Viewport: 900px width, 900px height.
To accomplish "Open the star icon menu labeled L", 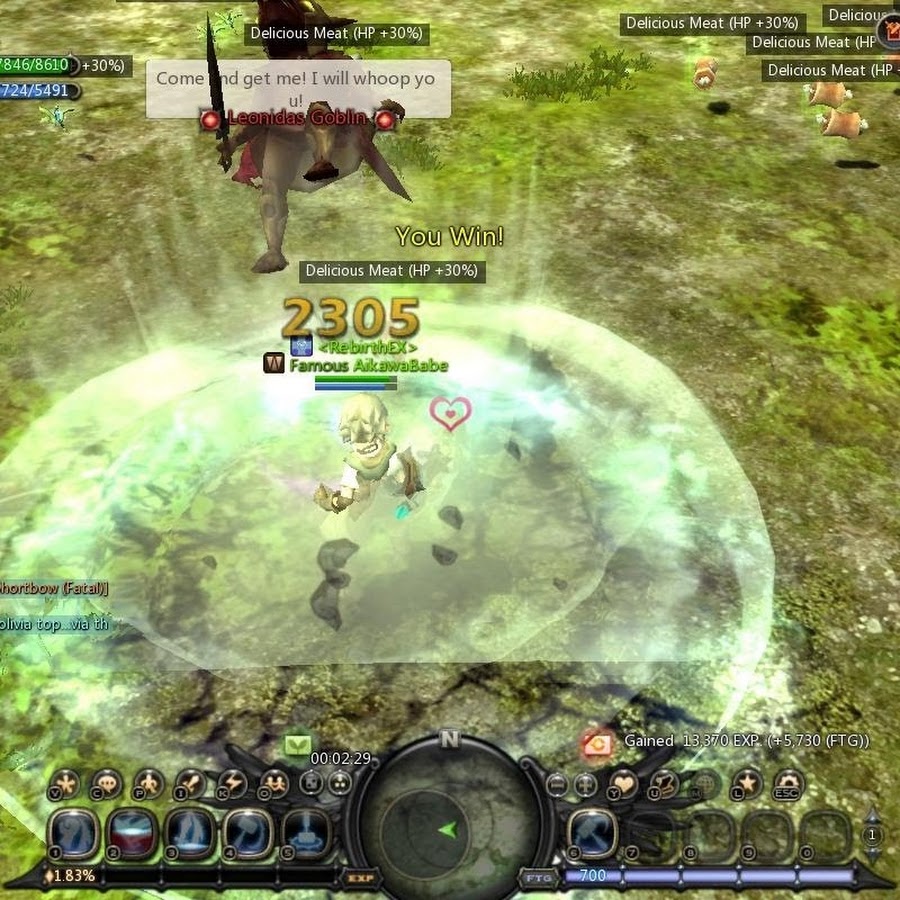I will [x=746, y=784].
